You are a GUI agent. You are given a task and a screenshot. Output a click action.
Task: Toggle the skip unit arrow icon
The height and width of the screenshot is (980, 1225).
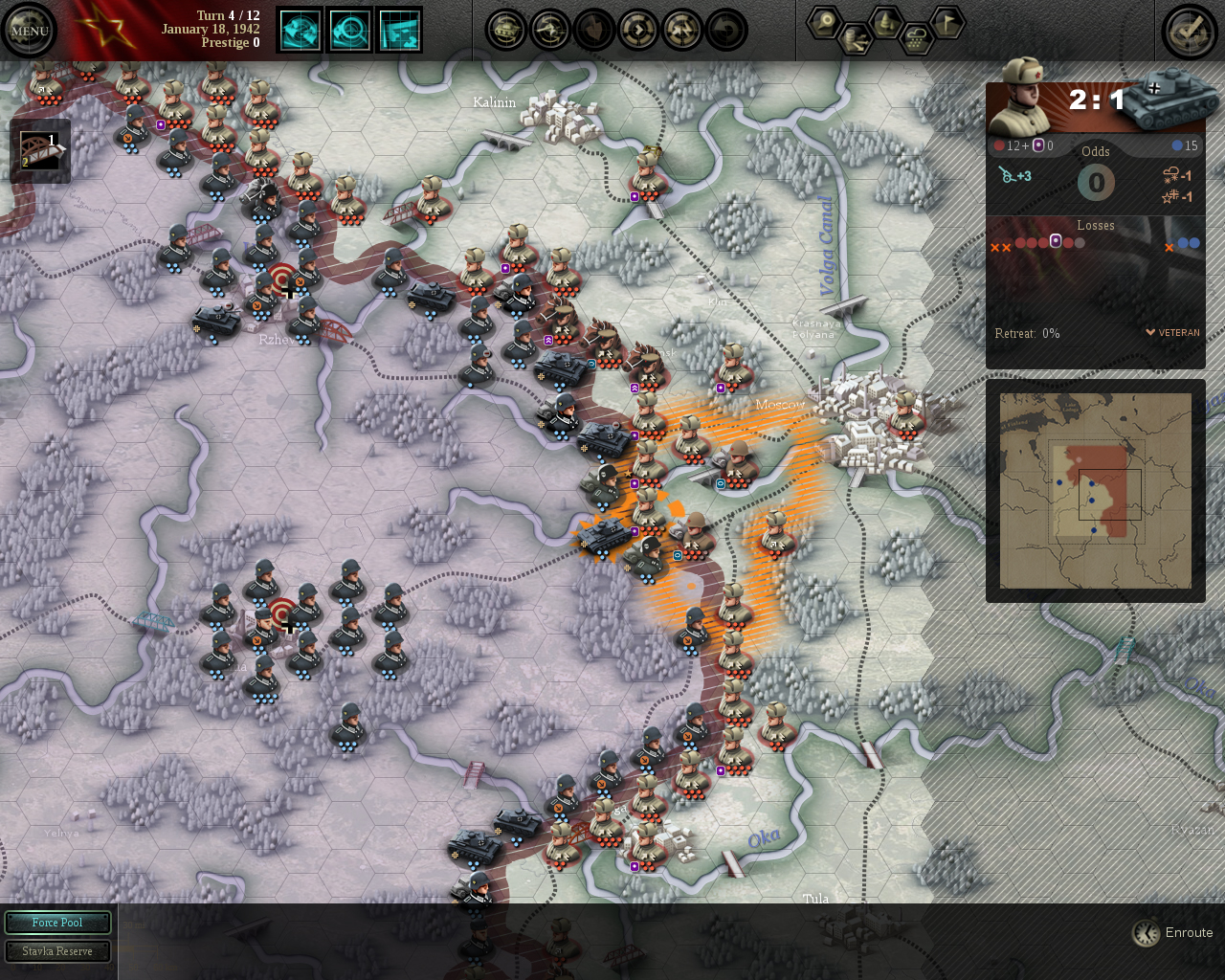click(638, 30)
